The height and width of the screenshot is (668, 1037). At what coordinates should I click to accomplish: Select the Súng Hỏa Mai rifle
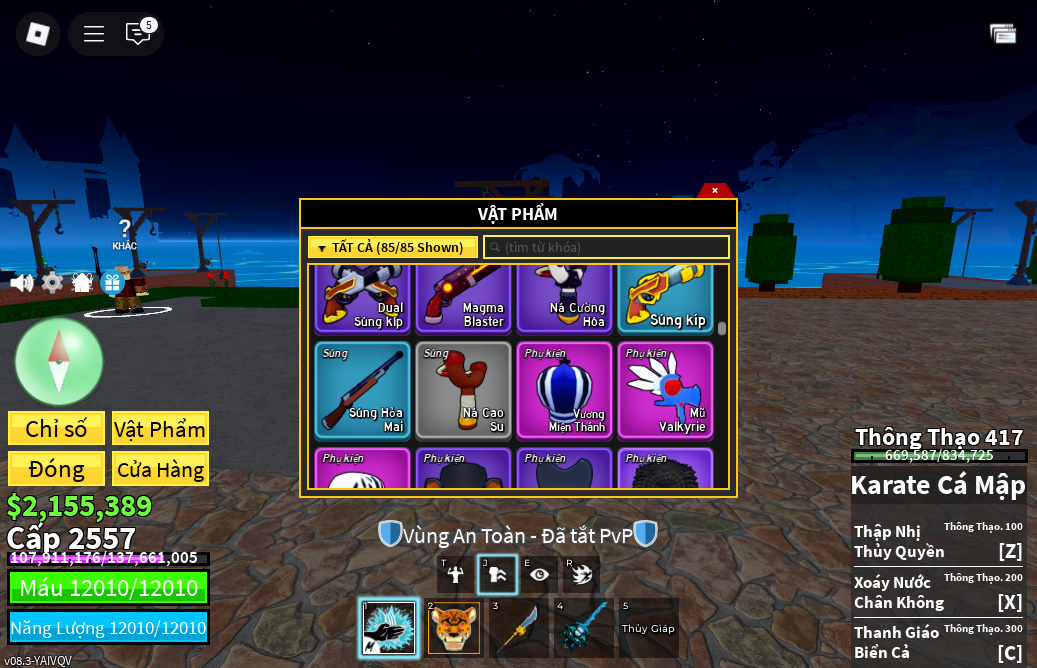coord(363,390)
